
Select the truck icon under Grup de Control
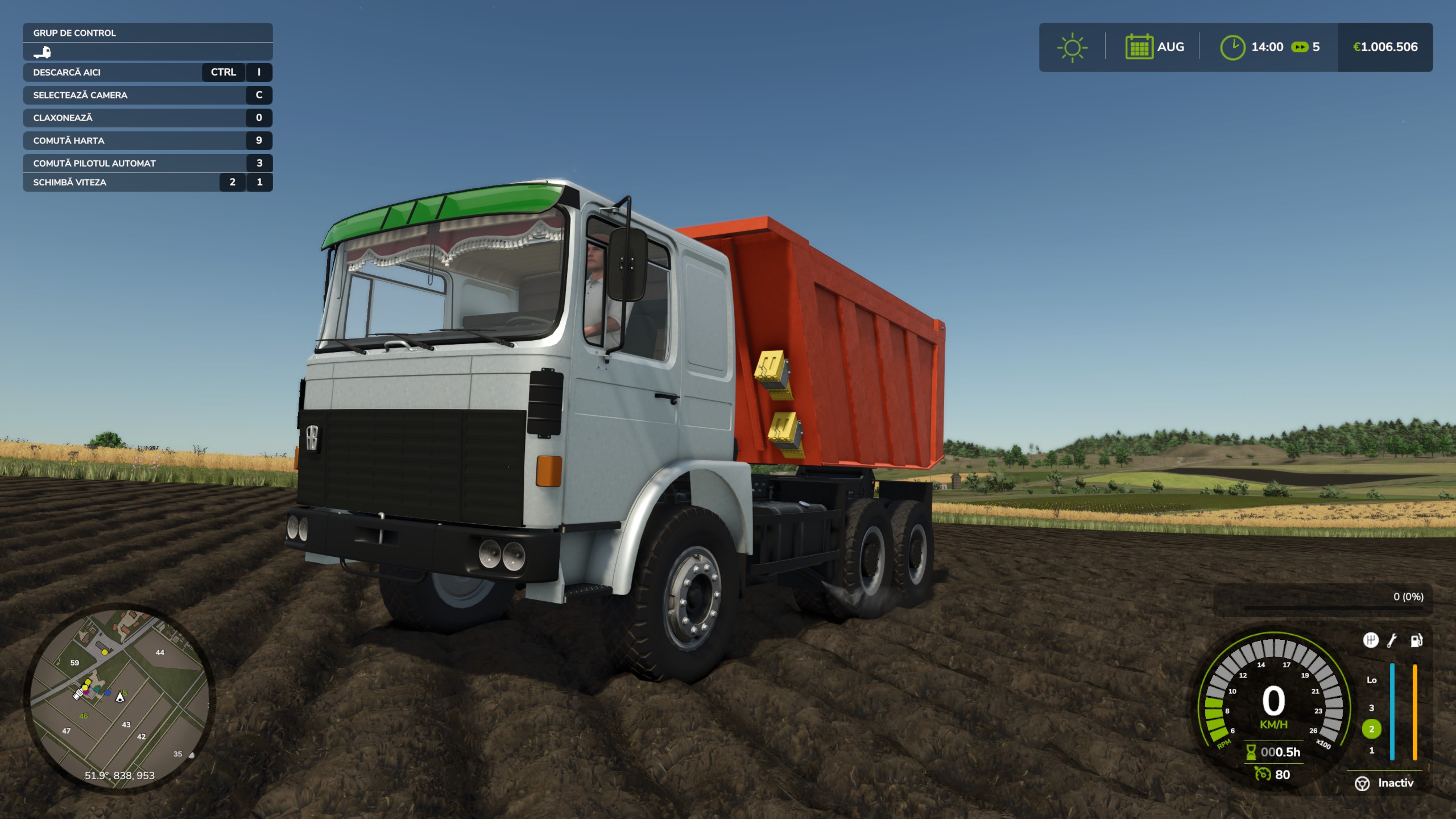click(x=42, y=52)
